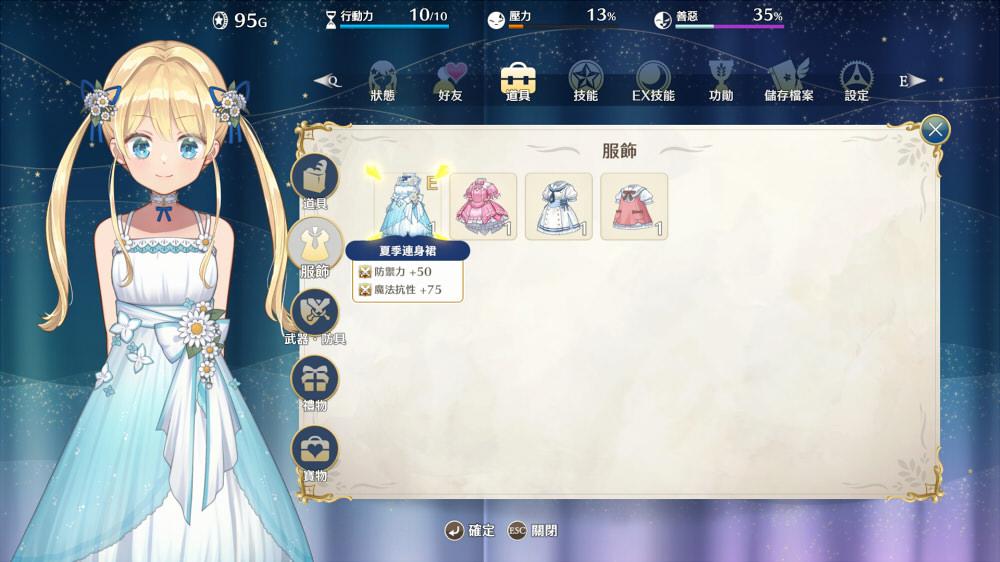Image resolution: width=1000 pixels, height=562 pixels.
Task: Open the 技能 skills tab
Action: (585, 80)
